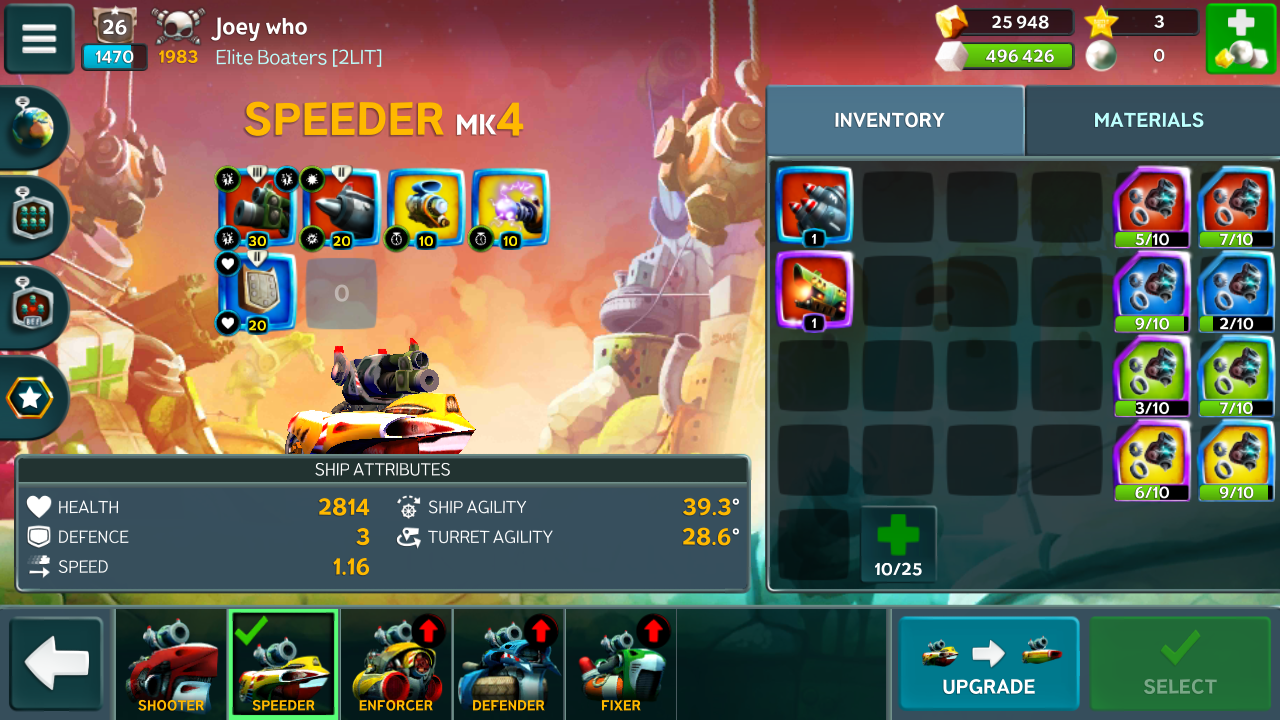Select the equipped yellow-framed purple tesla item

(510, 207)
